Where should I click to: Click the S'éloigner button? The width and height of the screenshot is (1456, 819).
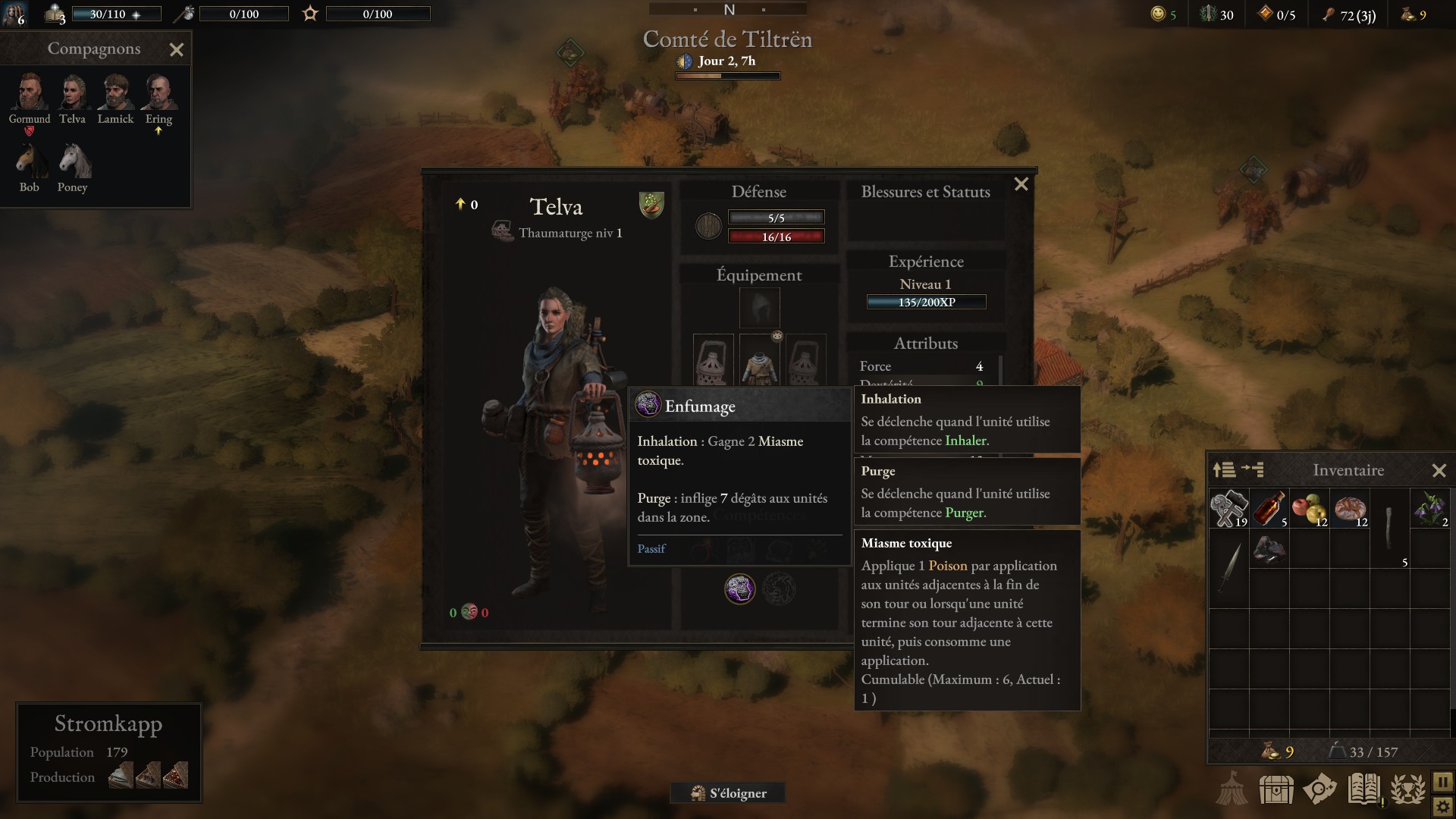click(x=728, y=793)
